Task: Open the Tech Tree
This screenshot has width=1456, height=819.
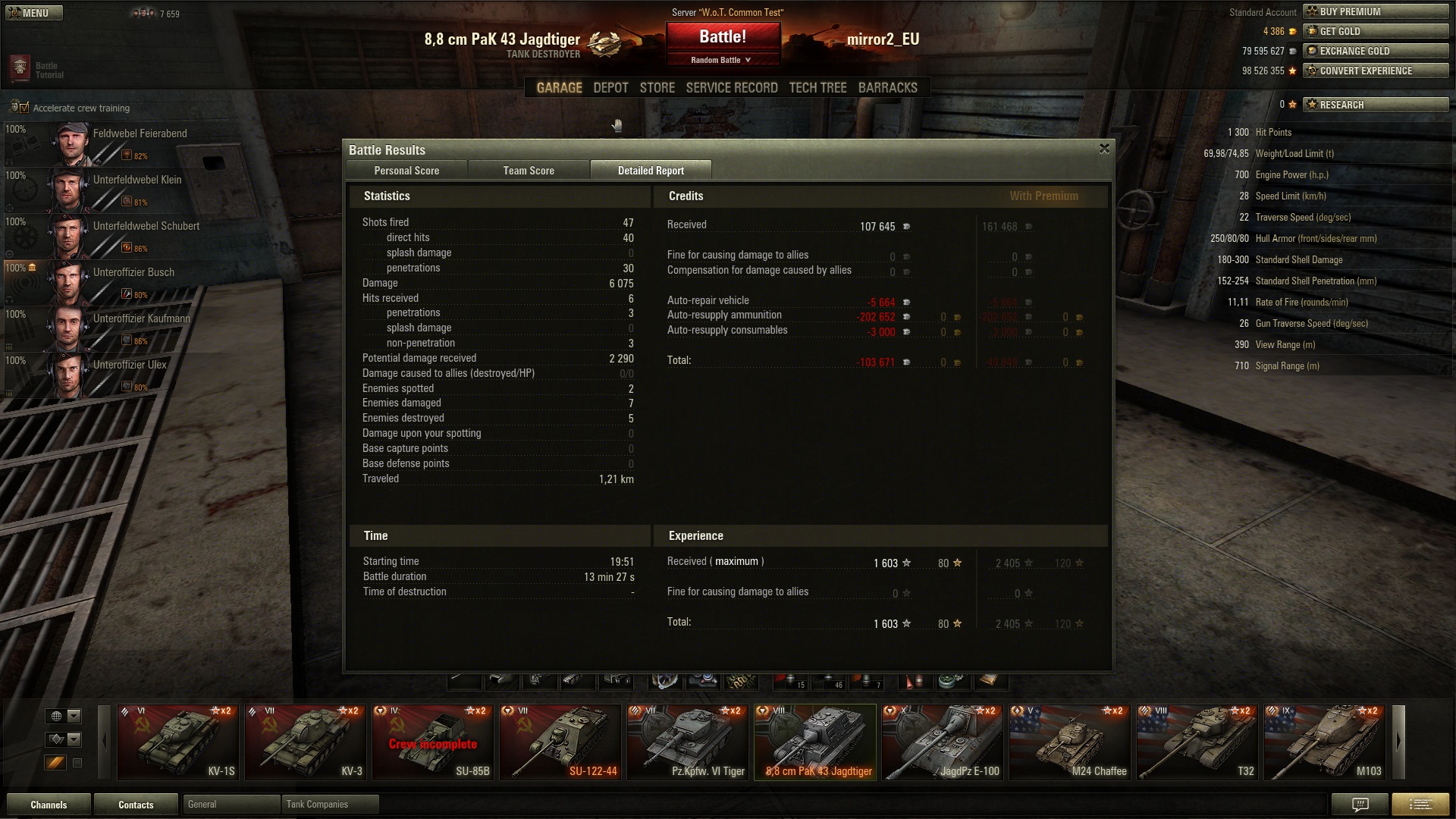Action: (817, 88)
